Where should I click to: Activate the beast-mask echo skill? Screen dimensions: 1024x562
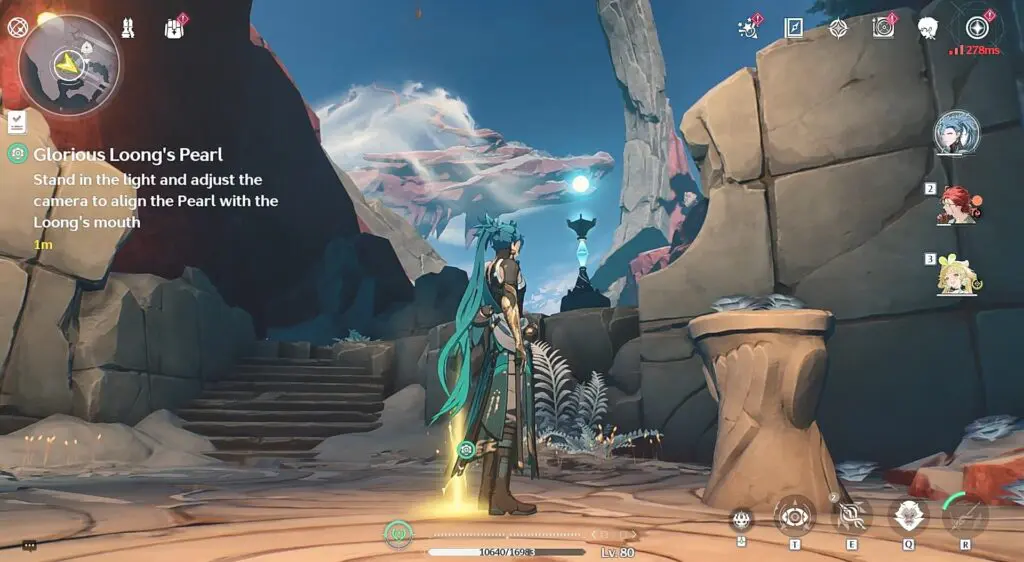[908, 516]
